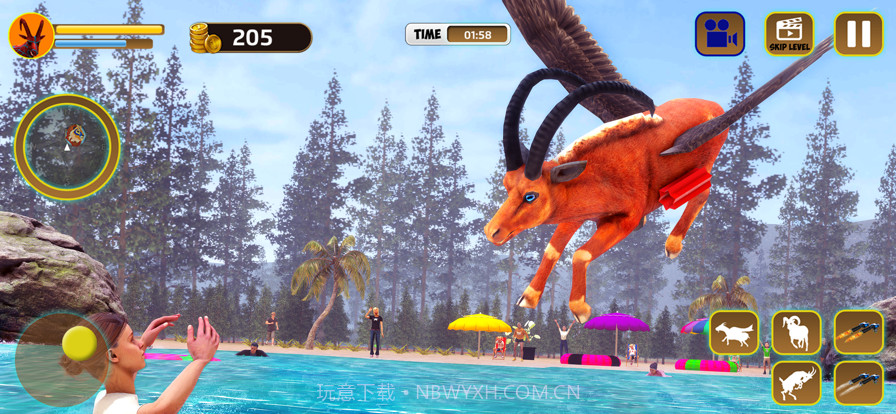Select the goat avatar portrait

tap(31, 36)
